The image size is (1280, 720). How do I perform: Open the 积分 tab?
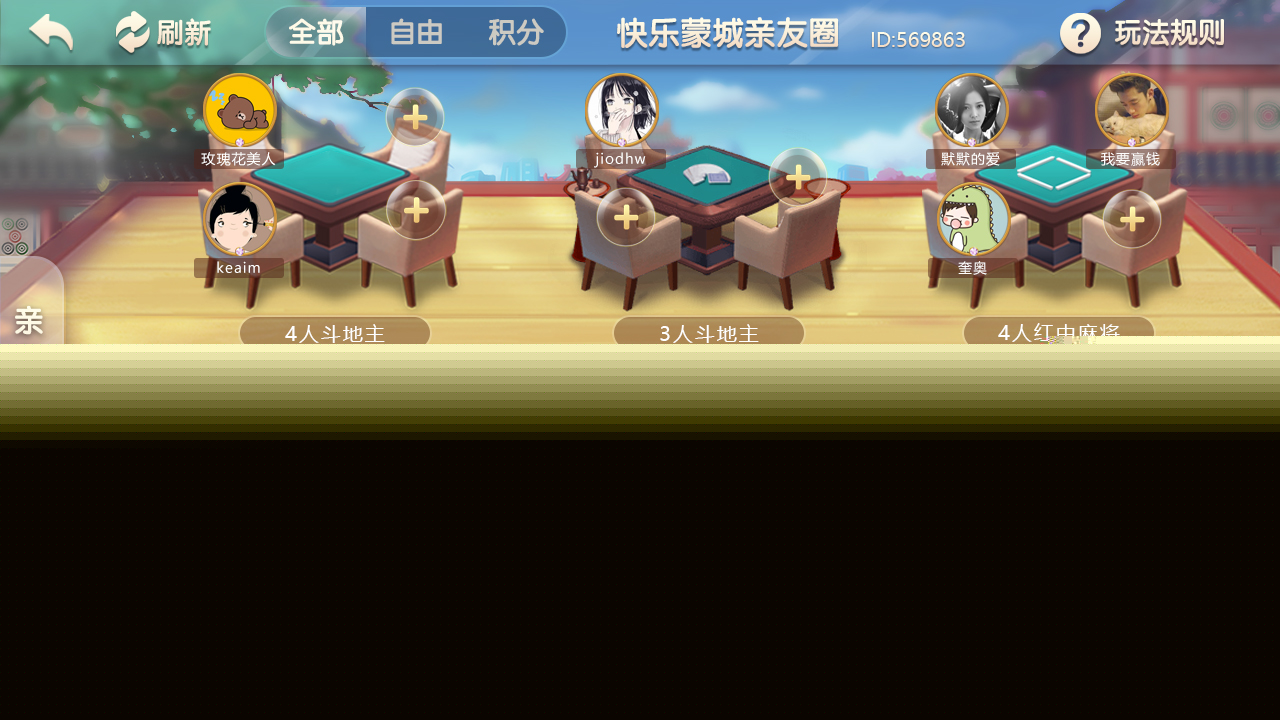[516, 32]
